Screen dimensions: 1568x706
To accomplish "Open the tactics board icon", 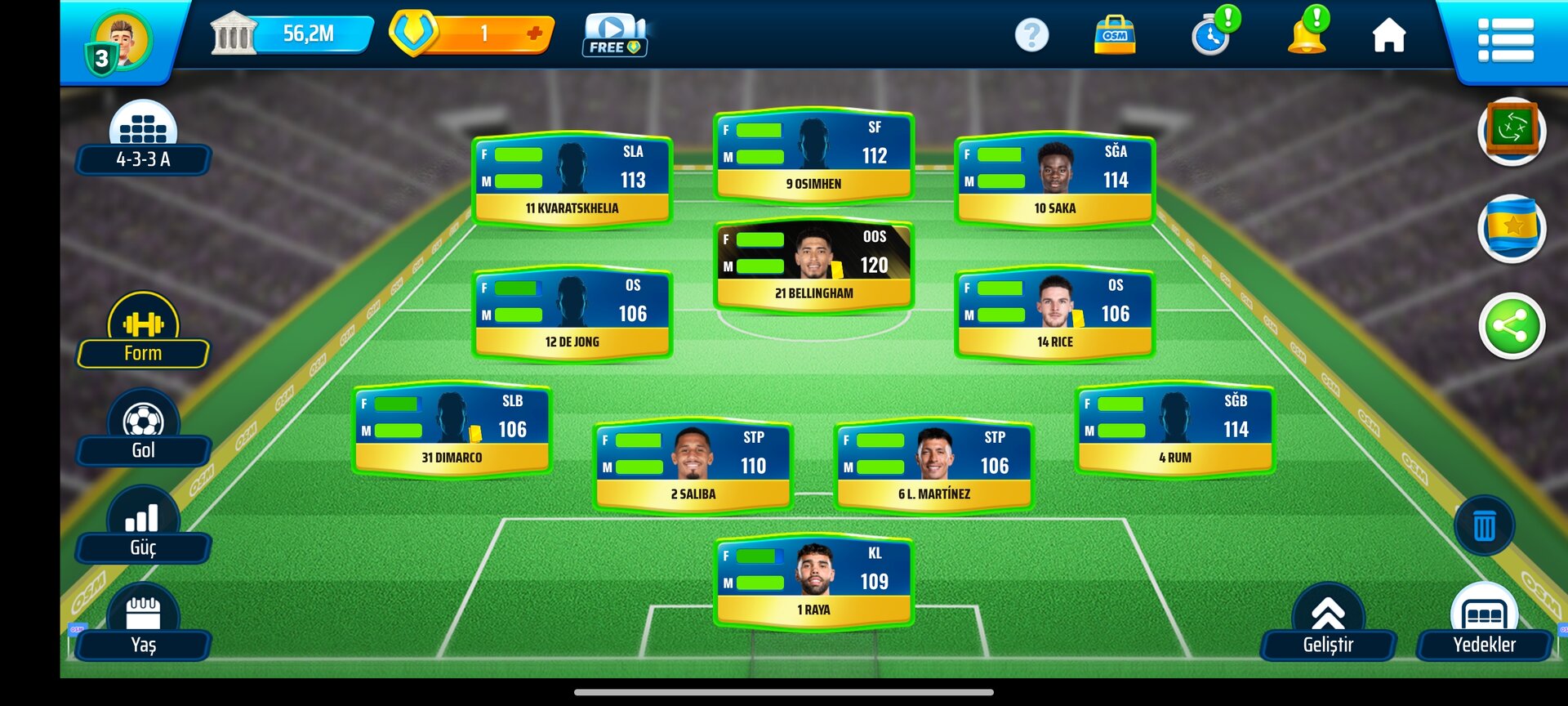I will point(1512,131).
